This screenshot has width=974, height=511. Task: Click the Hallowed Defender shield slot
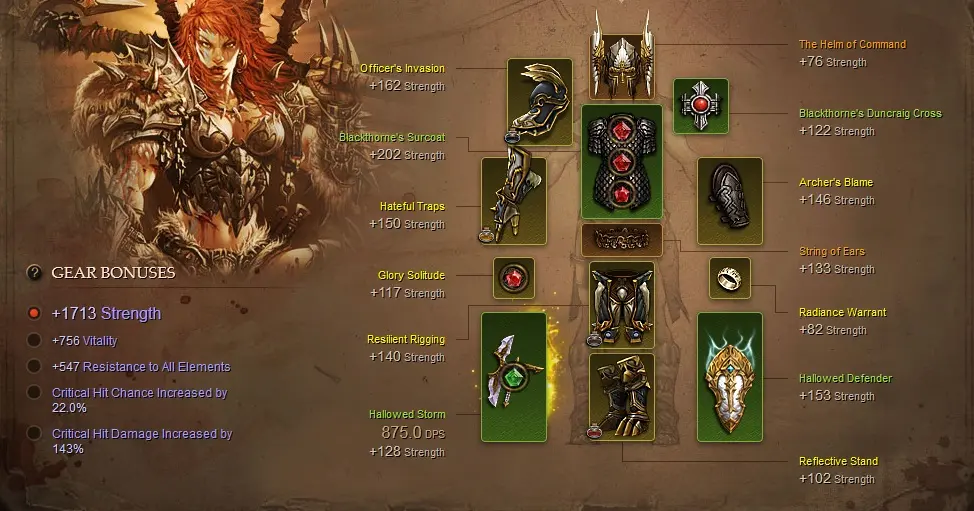[x=729, y=376]
